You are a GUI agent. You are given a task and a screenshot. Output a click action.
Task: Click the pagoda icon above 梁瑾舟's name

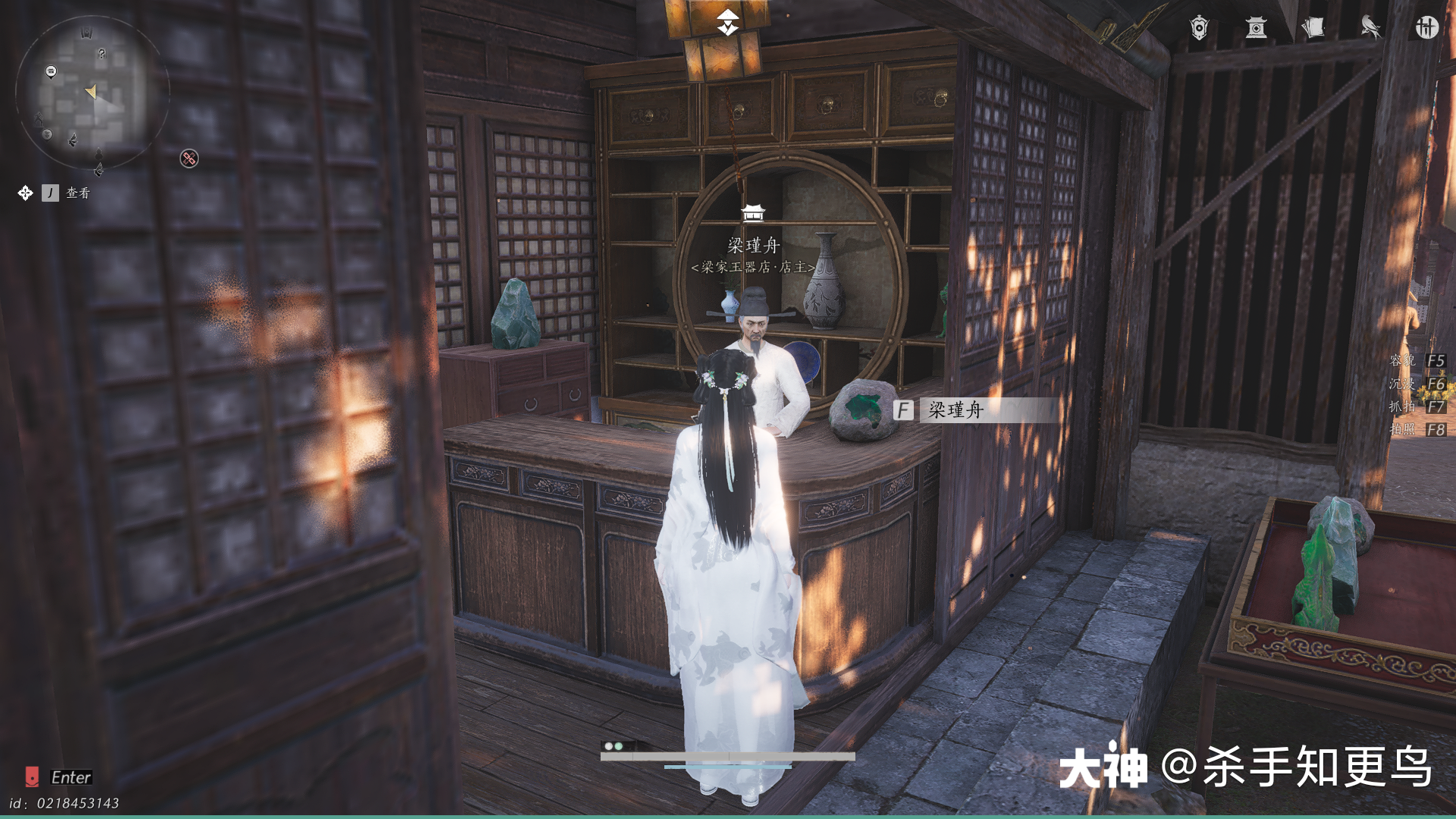click(x=753, y=215)
